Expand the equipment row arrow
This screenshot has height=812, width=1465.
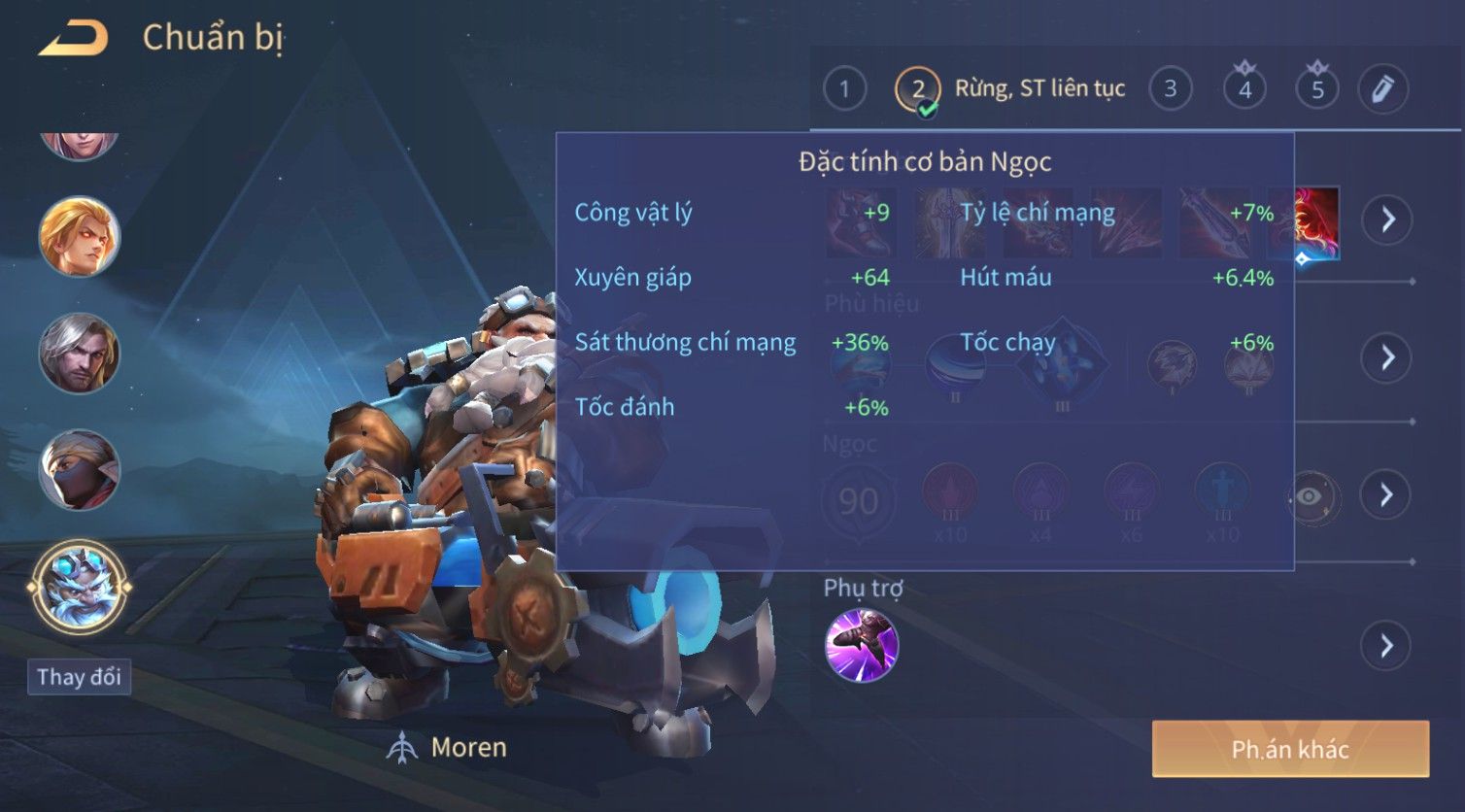point(1386,220)
